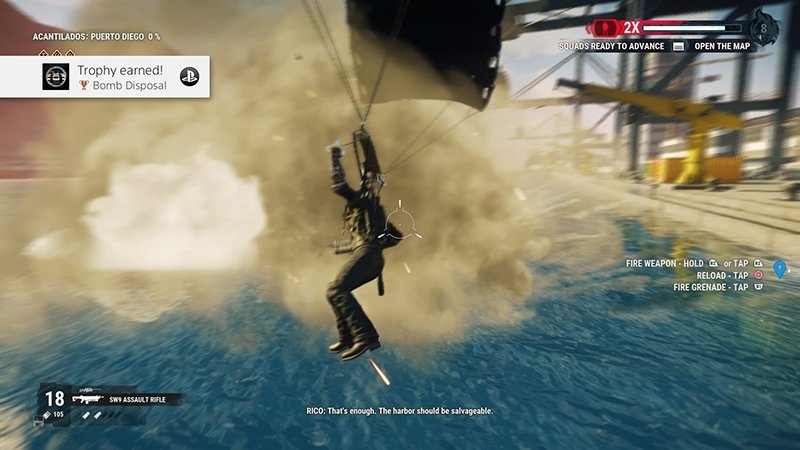The width and height of the screenshot is (800, 450).
Task: Open the Bomb Disposal trophy notification
Action: pos(118,77)
